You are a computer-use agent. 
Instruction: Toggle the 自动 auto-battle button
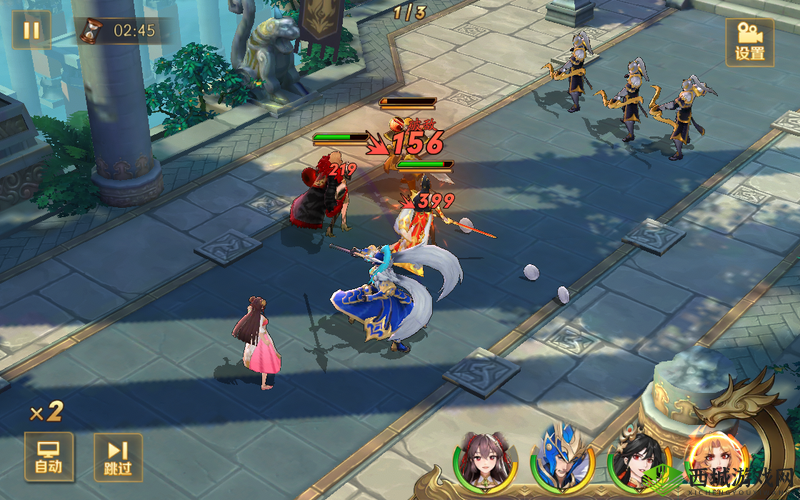coord(48,456)
